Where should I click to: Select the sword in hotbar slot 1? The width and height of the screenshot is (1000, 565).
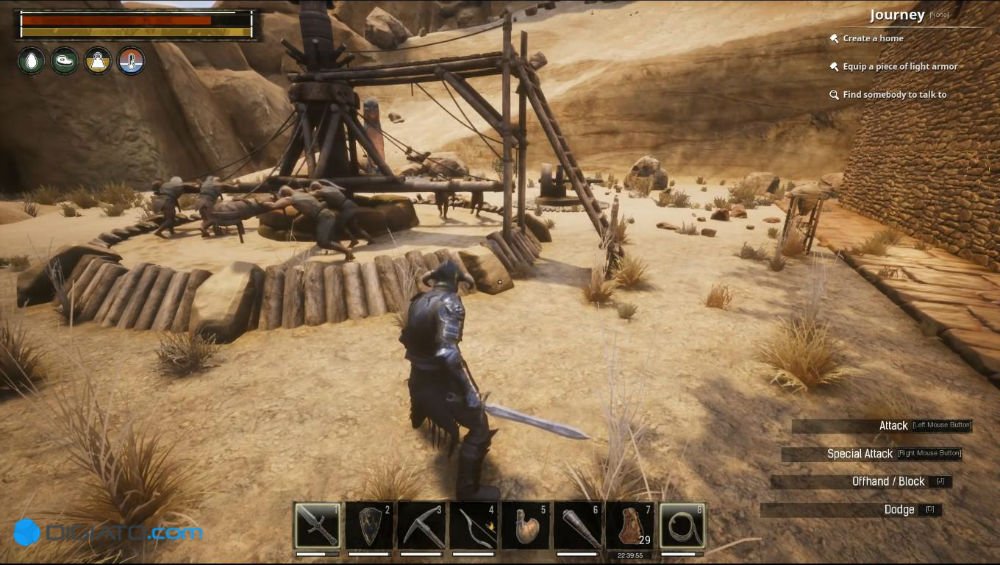[317, 525]
